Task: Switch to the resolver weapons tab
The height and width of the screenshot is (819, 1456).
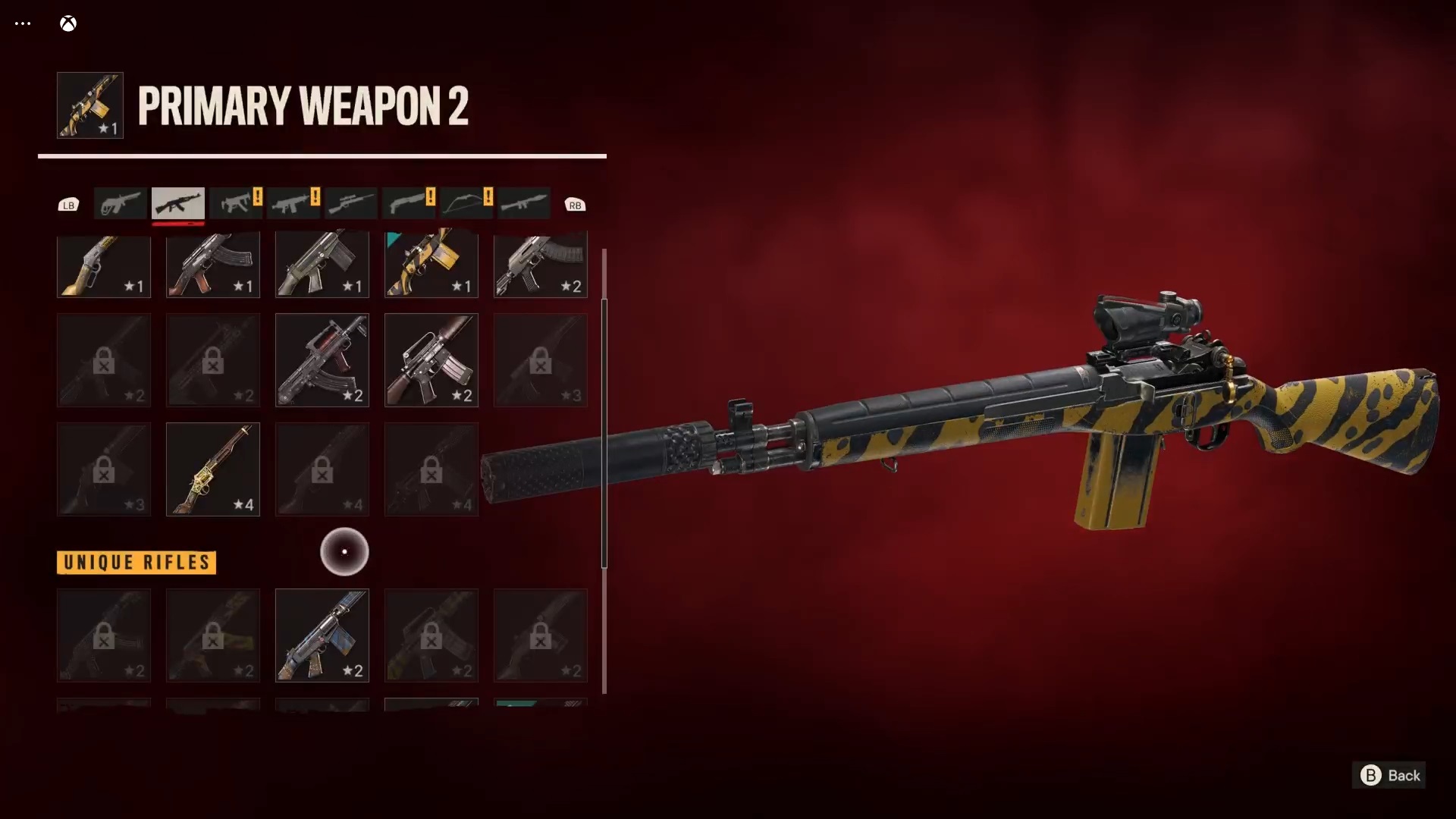Action: click(x=121, y=203)
